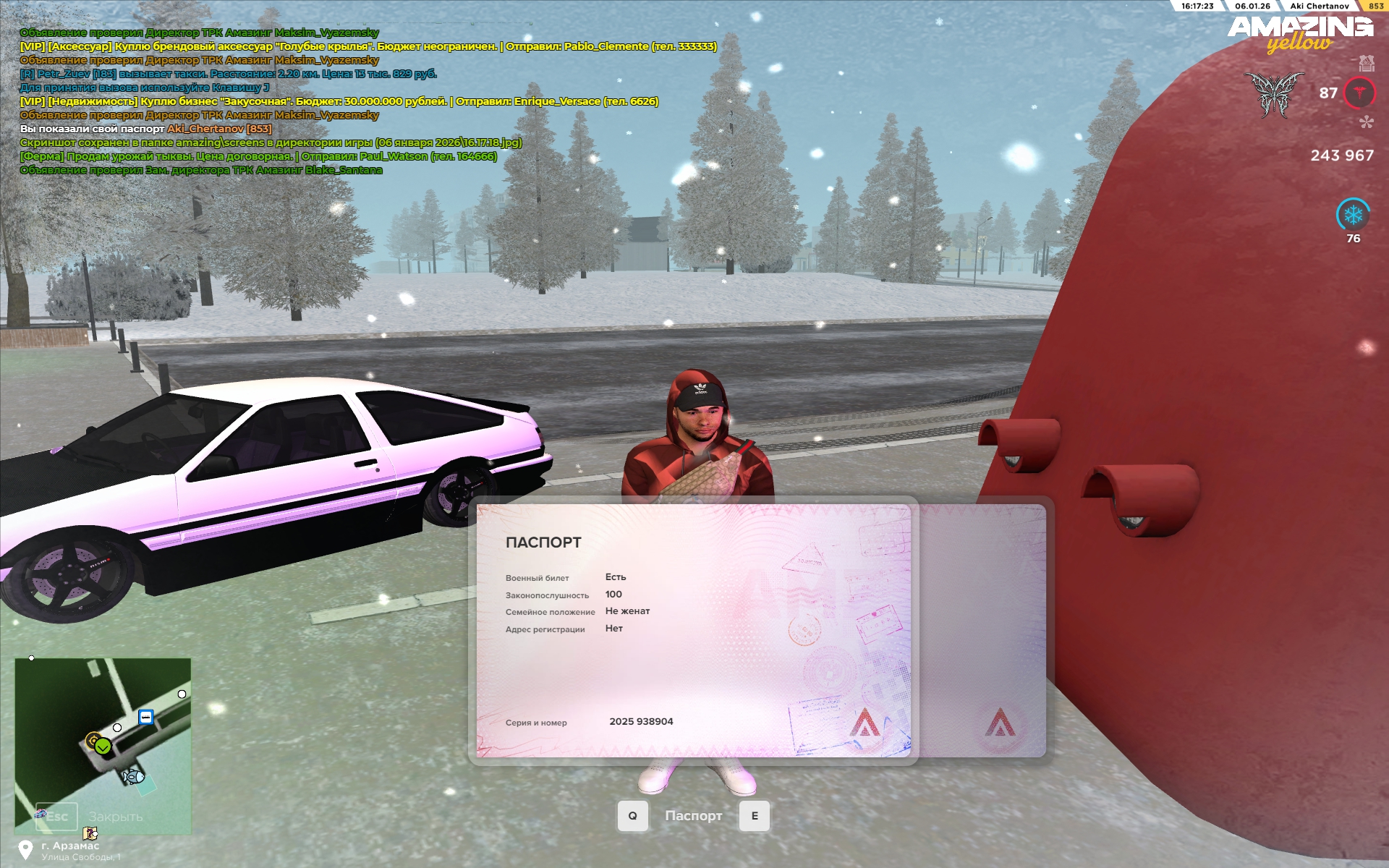Click the question-mark map icon below the minimap

tap(90, 833)
